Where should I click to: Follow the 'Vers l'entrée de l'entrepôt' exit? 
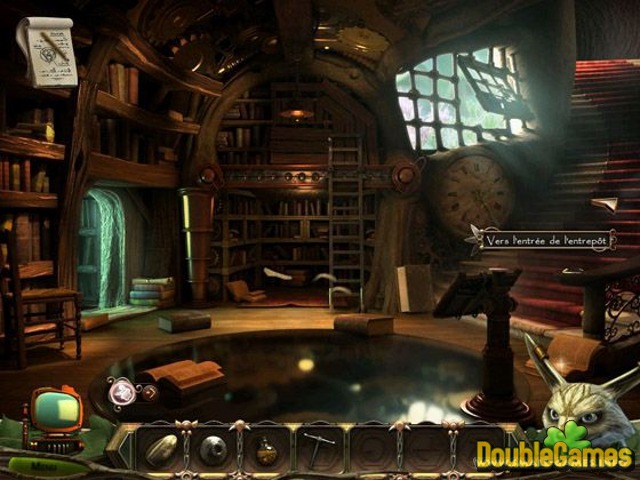coord(547,240)
